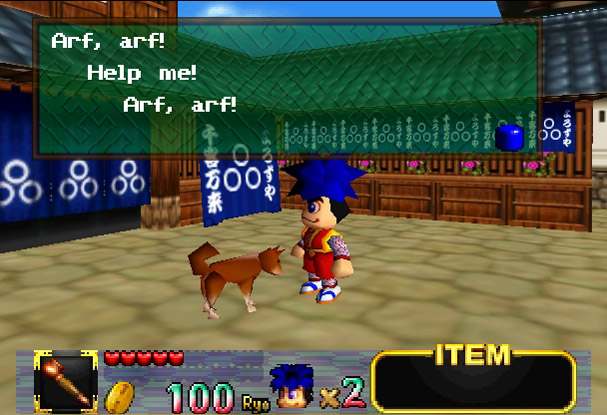Select the pipe weapon icon
This screenshot has width=607, height=415.
click(x=65, y=381)
